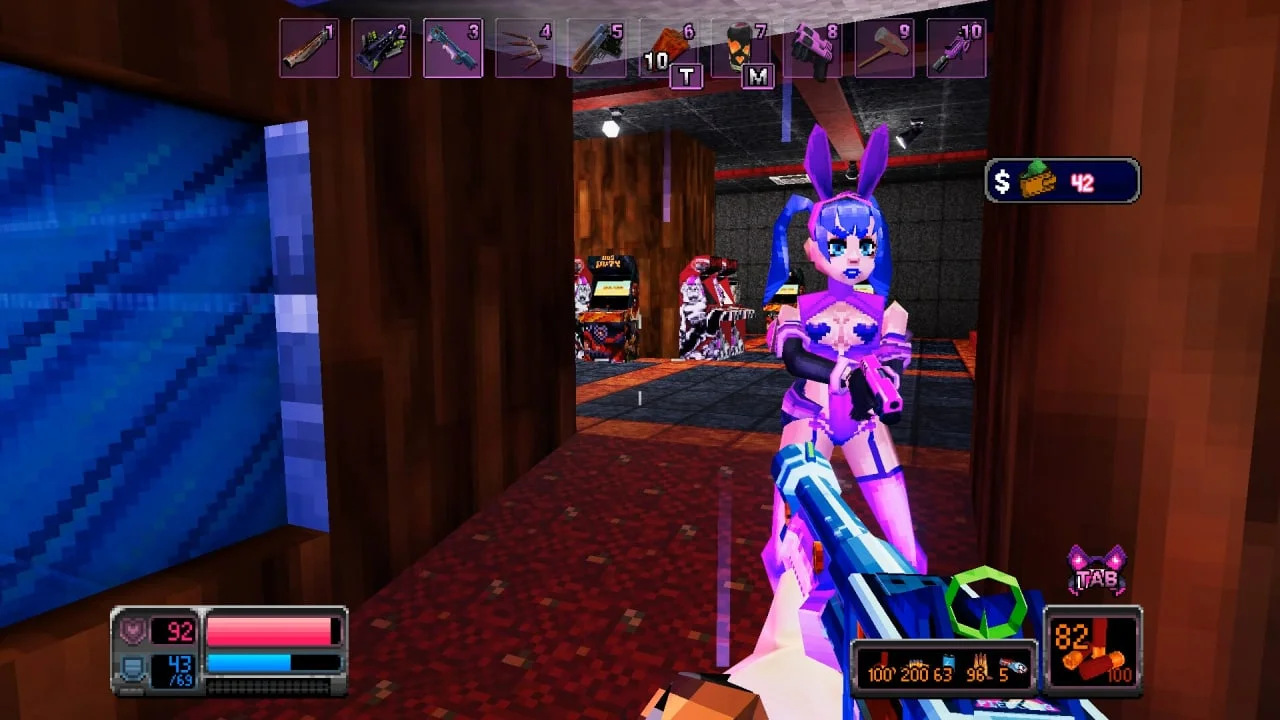Select the shotgun in weapon slot 1
This screenshot has width=1280, height=720.
309,48
